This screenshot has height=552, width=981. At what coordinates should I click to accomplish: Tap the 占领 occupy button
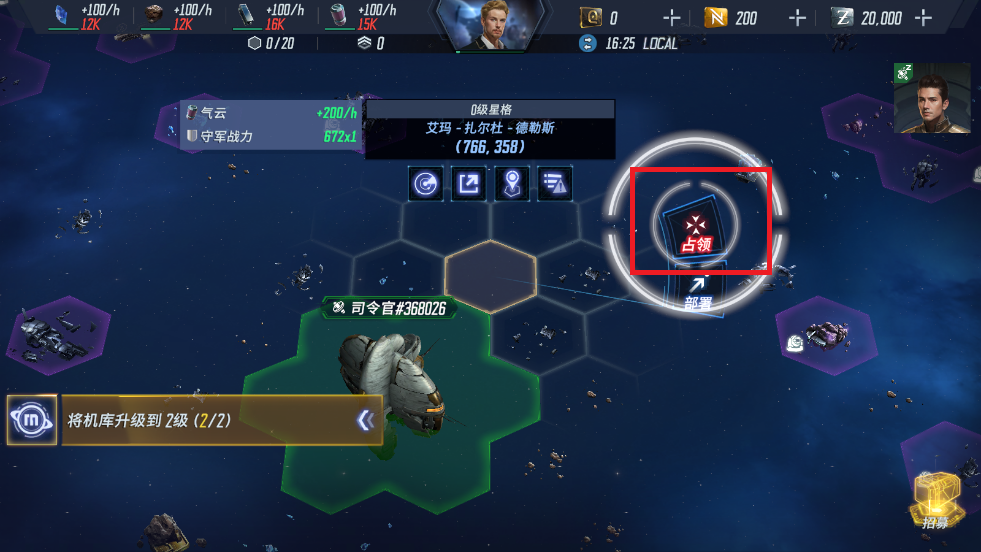696,230
